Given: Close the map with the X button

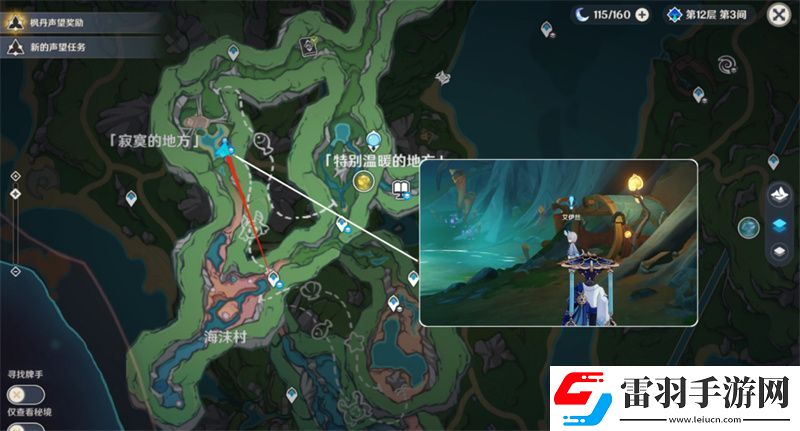Looking at the screenshot, I should [778, 14].
